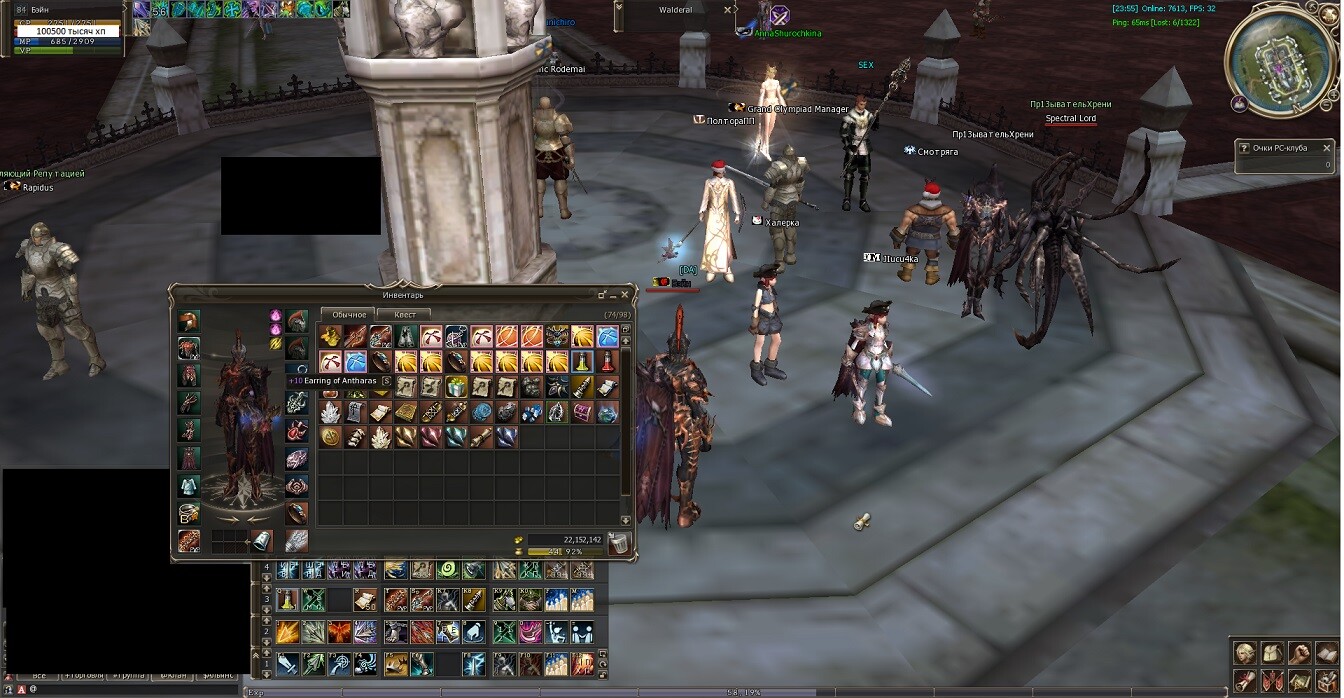Select the gift box item in inventory
Image resolution: width=1344 pixels, height=698 pixels.
point(457,387)
